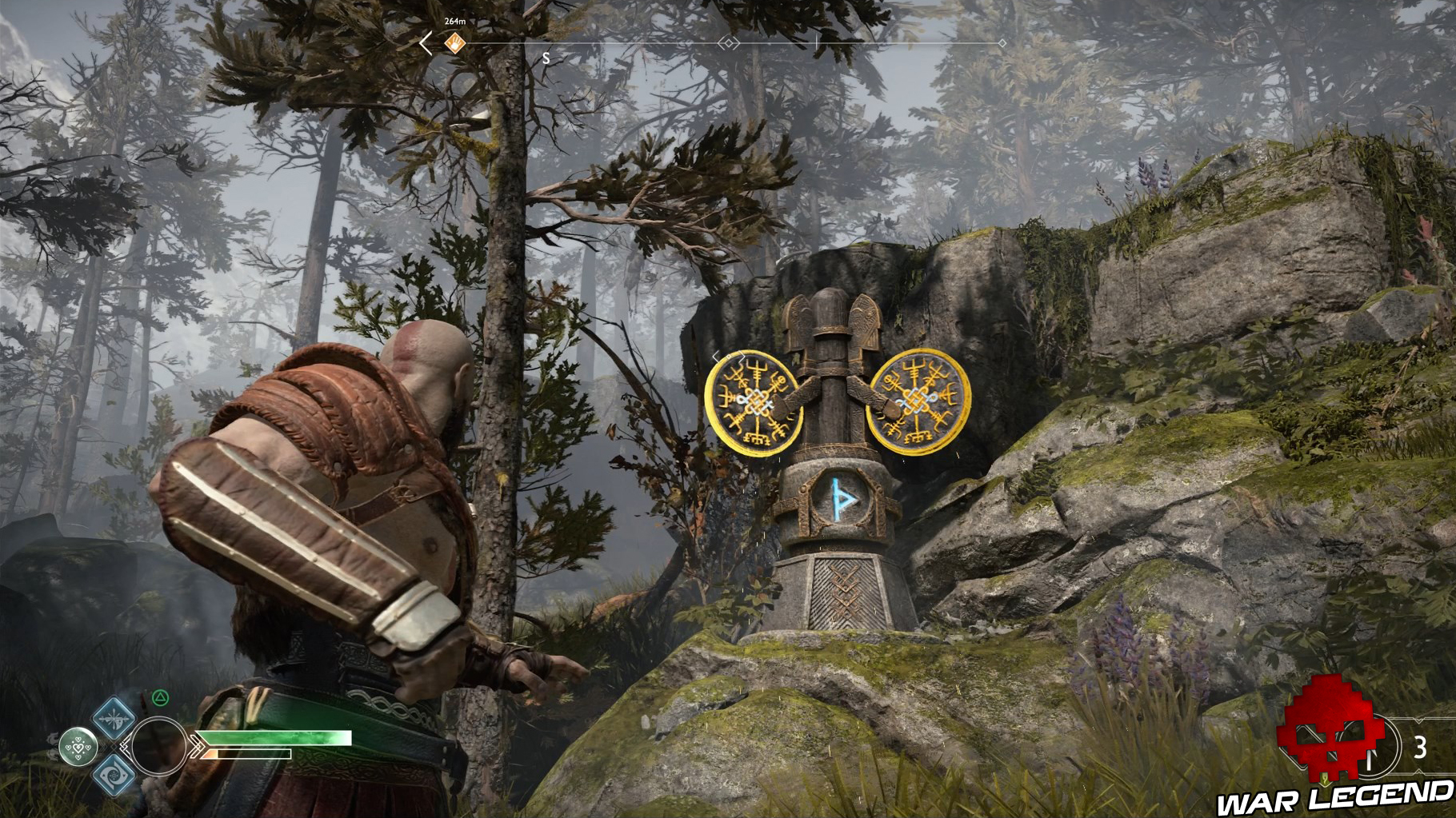This screenshot has width=1456, height=818.
Task: Click the 264m distance label
Action: click(455, 22)
